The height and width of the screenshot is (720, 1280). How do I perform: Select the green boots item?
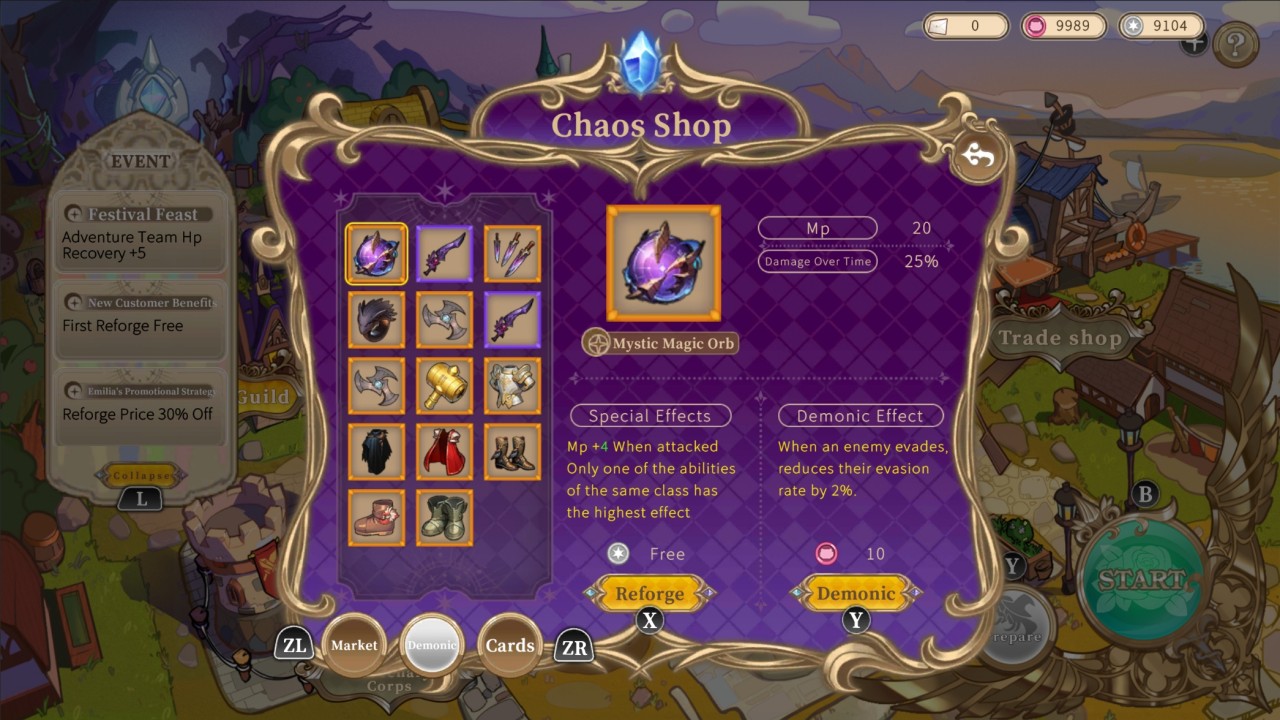(444, 519)
